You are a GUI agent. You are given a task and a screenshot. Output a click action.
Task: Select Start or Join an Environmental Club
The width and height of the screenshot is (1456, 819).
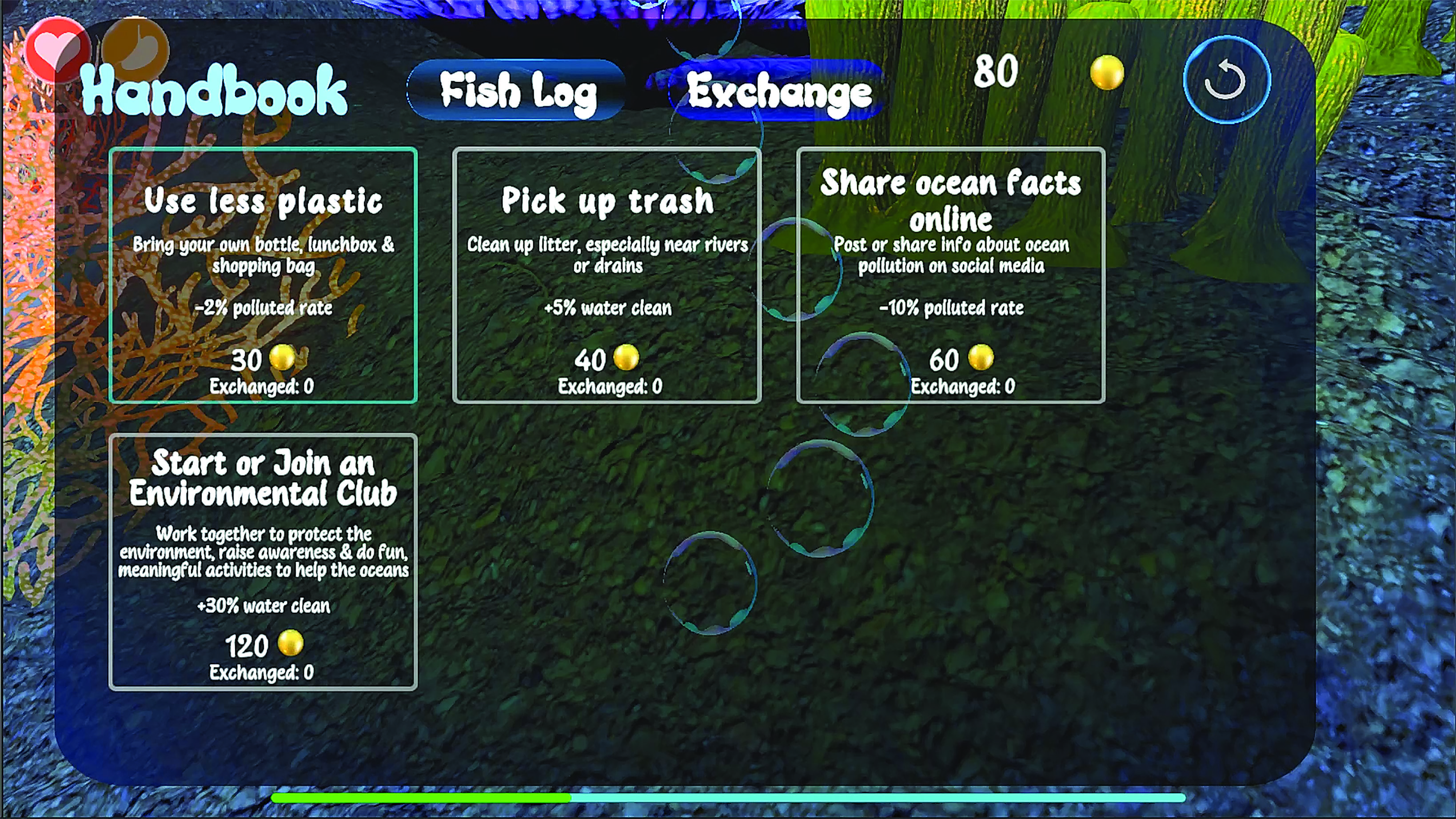tap(263, 562)
